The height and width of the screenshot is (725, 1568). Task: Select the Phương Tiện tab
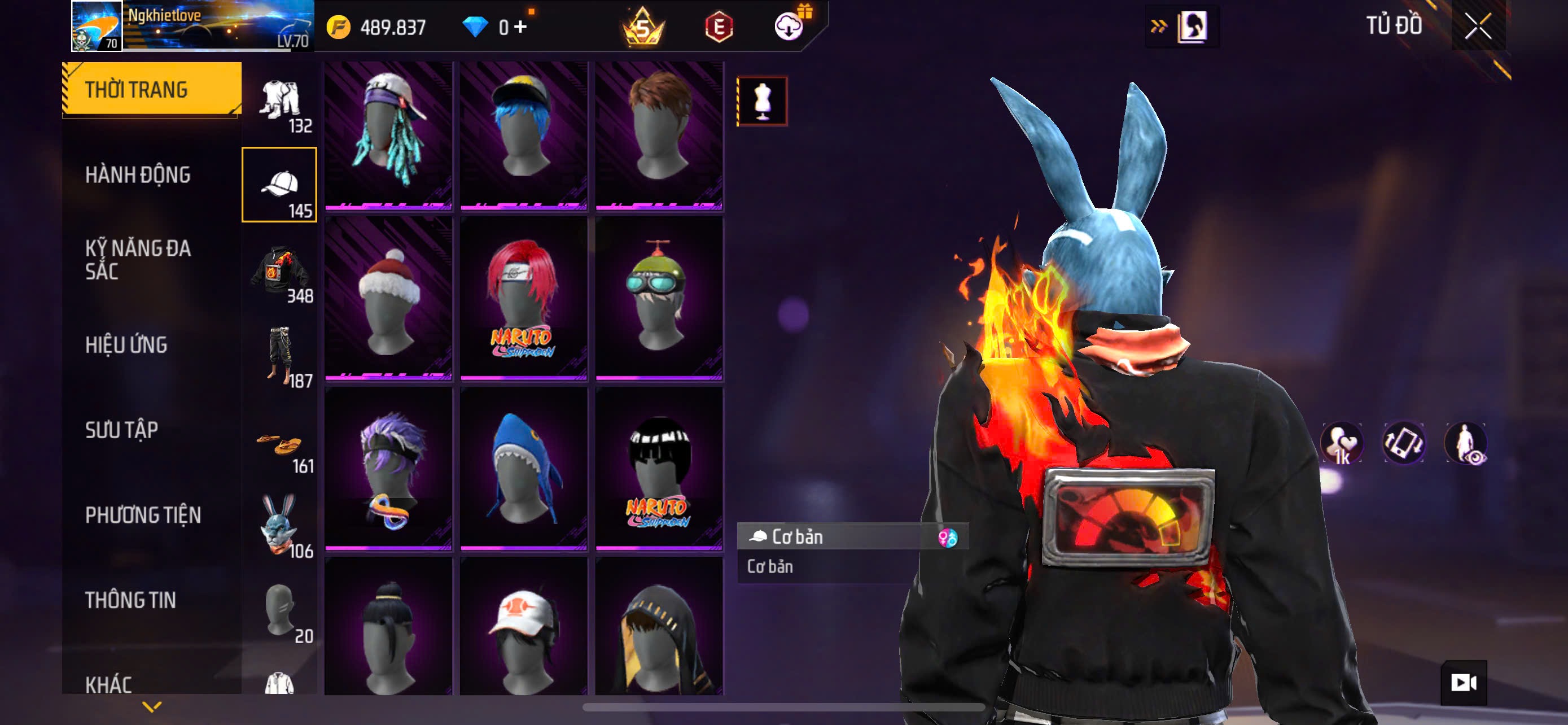(142, 515)
